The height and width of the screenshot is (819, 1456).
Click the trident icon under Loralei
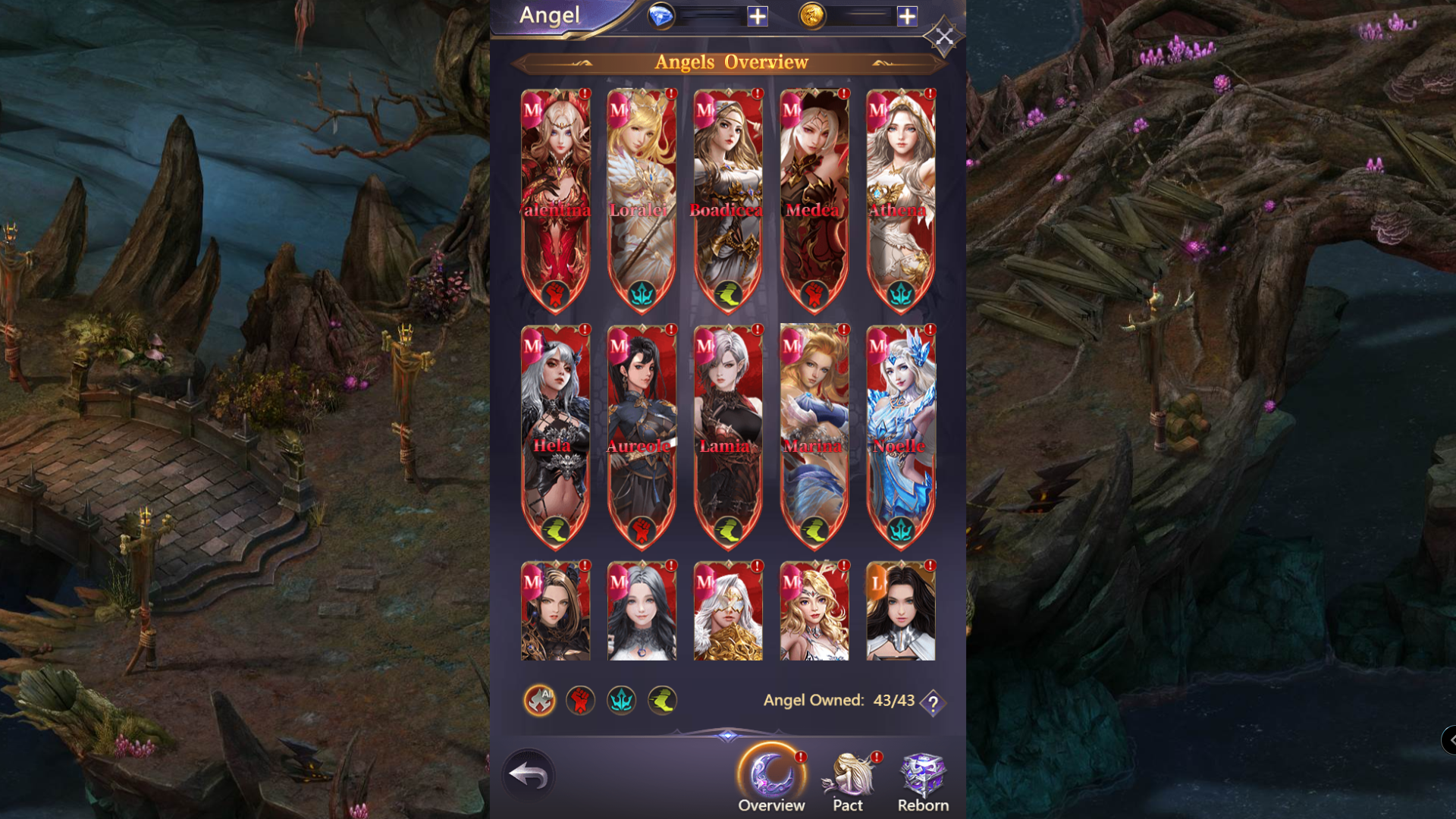(x=641, y=293)
